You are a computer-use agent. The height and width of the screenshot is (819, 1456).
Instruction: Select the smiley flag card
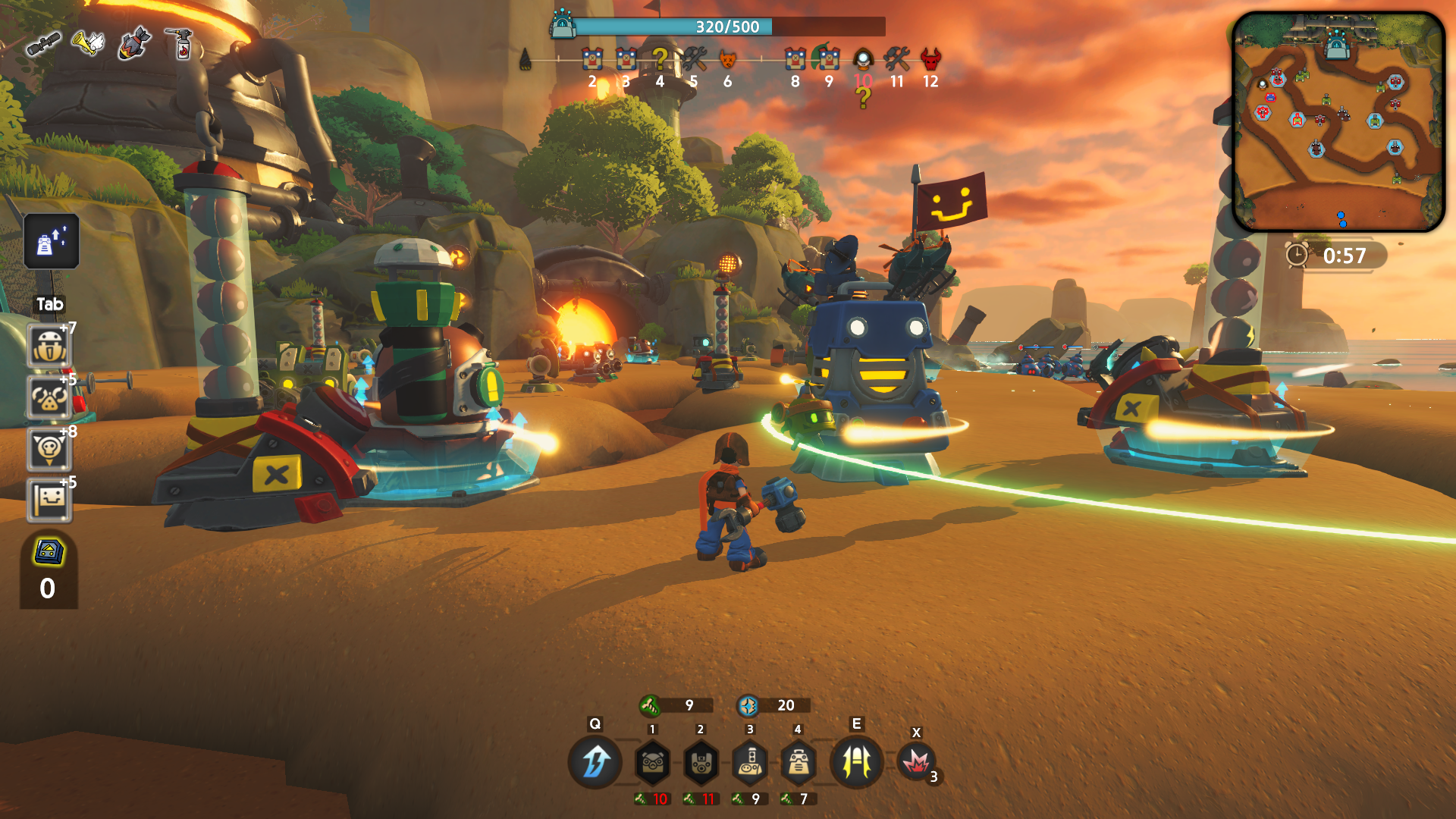click(49, 500)
